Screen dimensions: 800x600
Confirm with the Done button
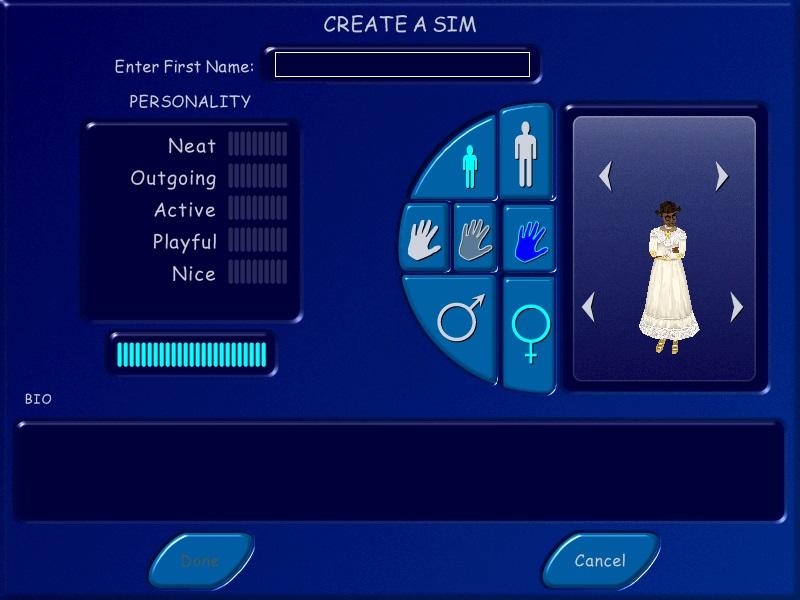tap(200, 560)
